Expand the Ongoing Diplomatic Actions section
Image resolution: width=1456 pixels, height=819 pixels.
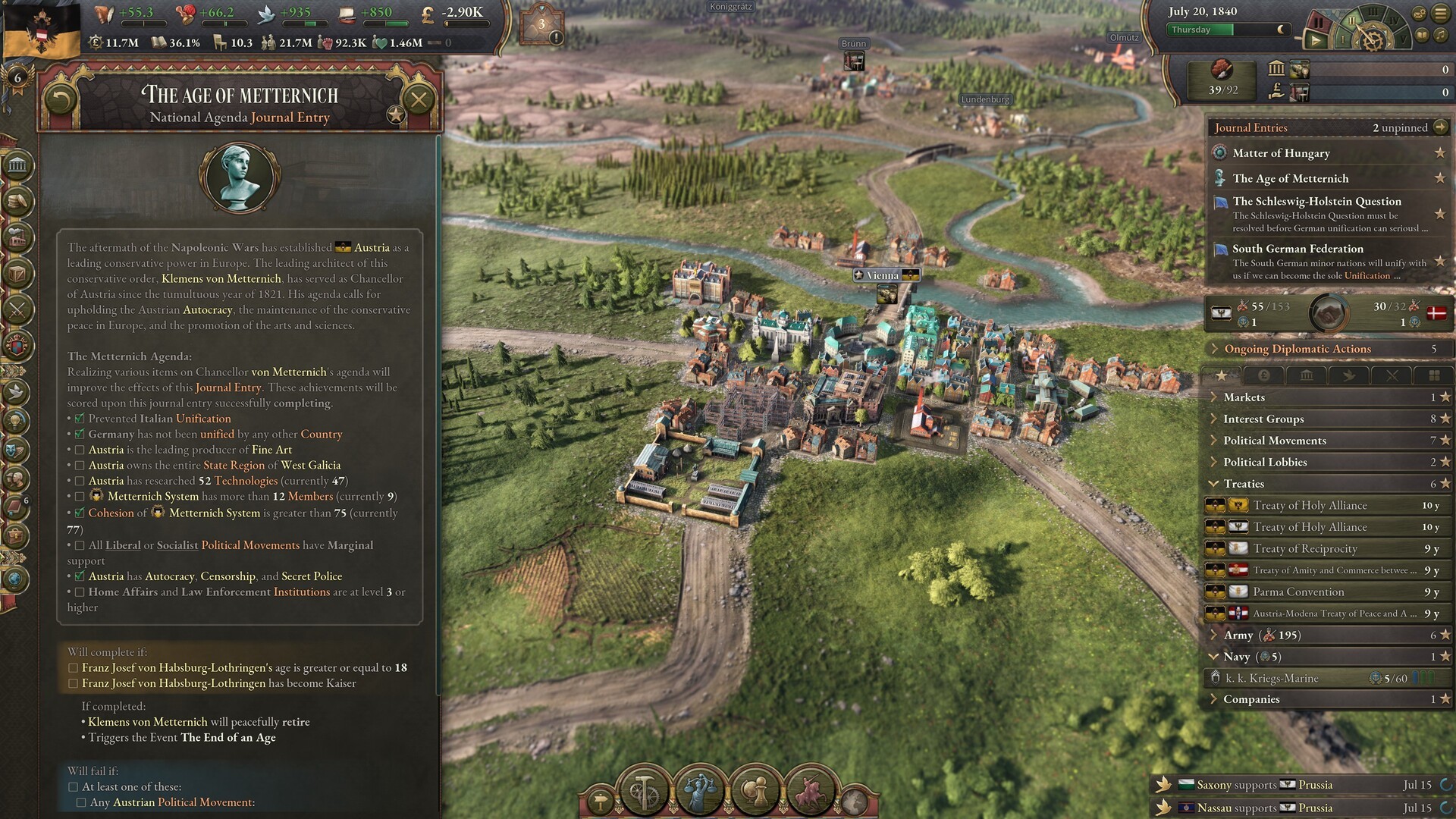coord(1298,349)
